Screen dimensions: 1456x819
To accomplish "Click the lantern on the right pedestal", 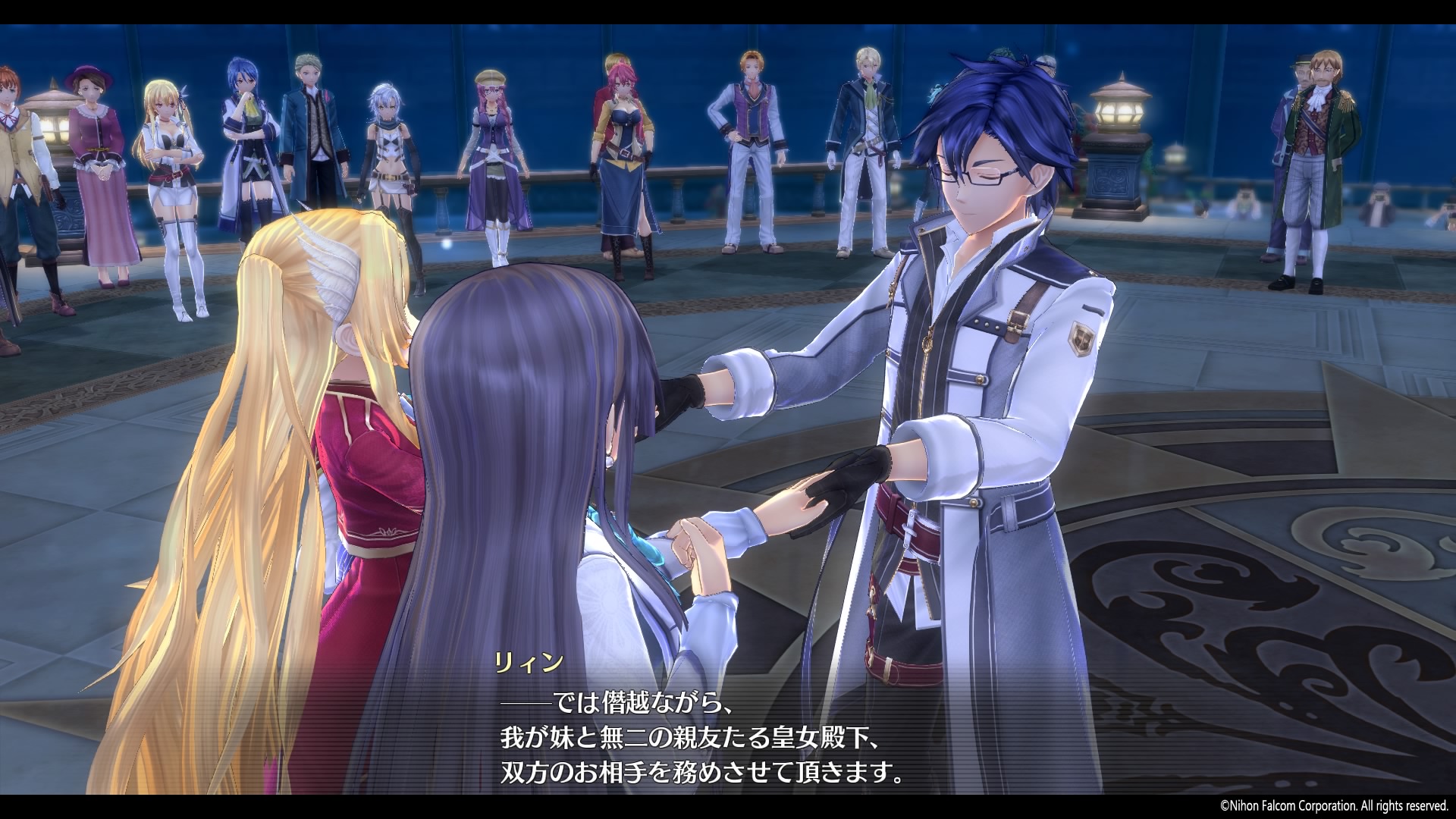I will click(1116, 106).
